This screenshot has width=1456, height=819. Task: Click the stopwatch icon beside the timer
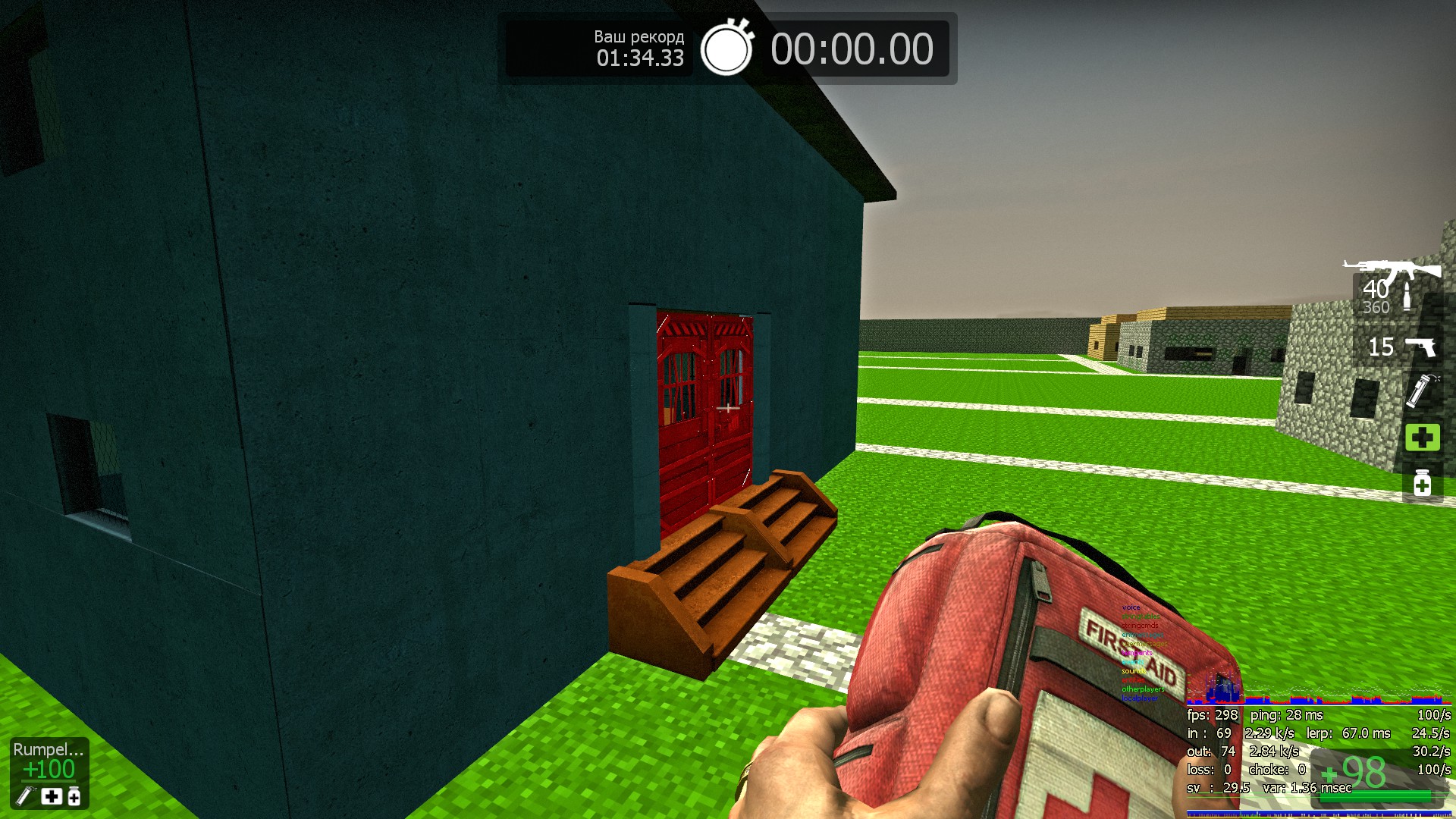[x=726, y=49]
